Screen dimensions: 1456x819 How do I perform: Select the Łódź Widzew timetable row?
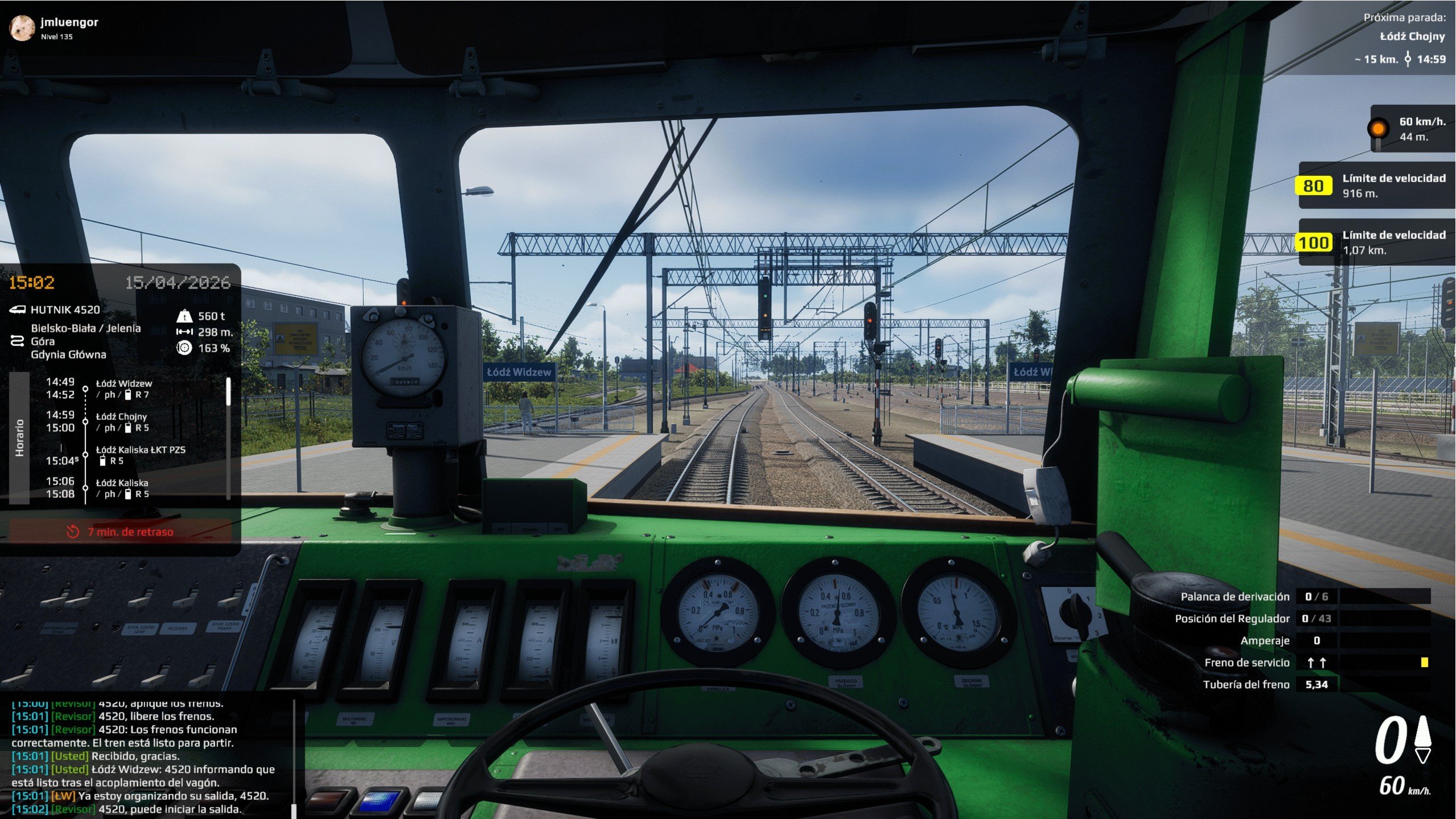tap(124, 389)
